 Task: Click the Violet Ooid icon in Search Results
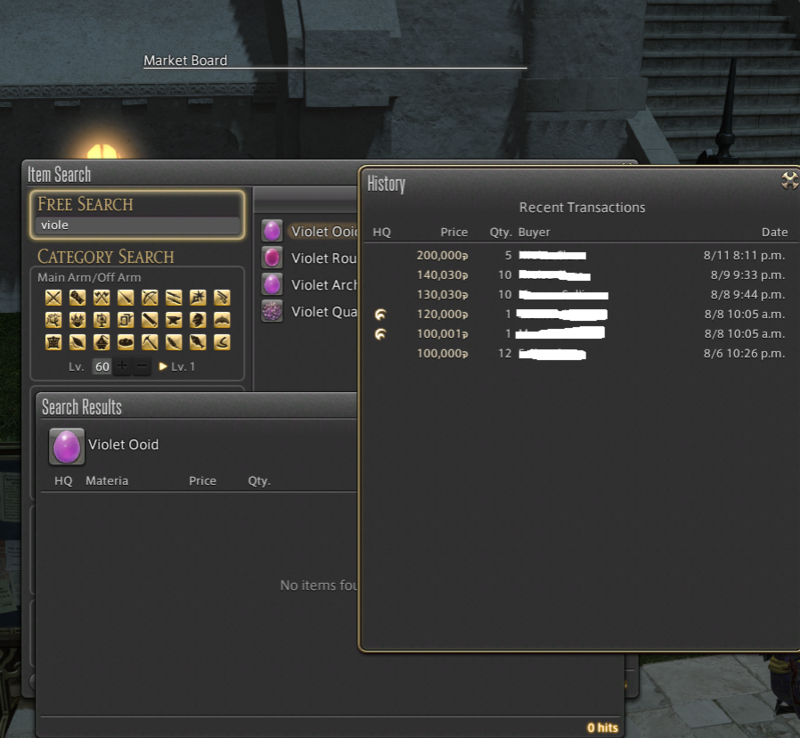(67, 446)
